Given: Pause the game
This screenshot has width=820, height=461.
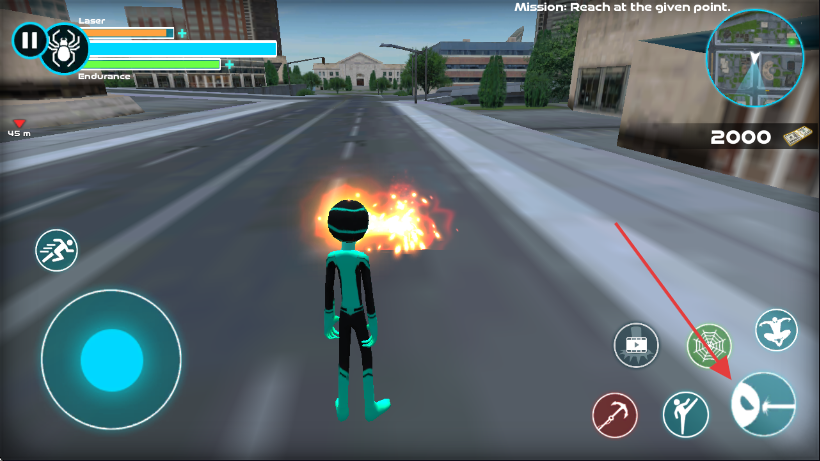Looking at the screenshot, I should click(29, 41).
